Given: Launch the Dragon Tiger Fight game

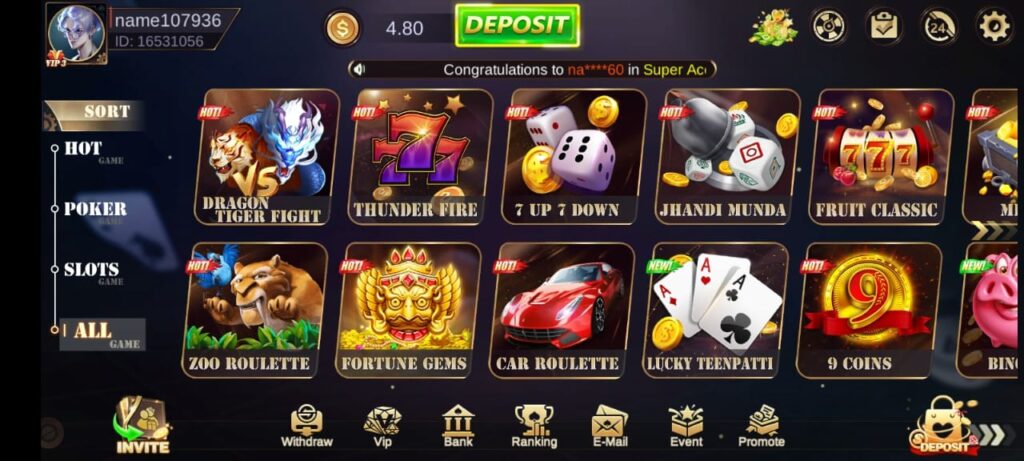Looking at the screenshot, I should pos(267,156).
